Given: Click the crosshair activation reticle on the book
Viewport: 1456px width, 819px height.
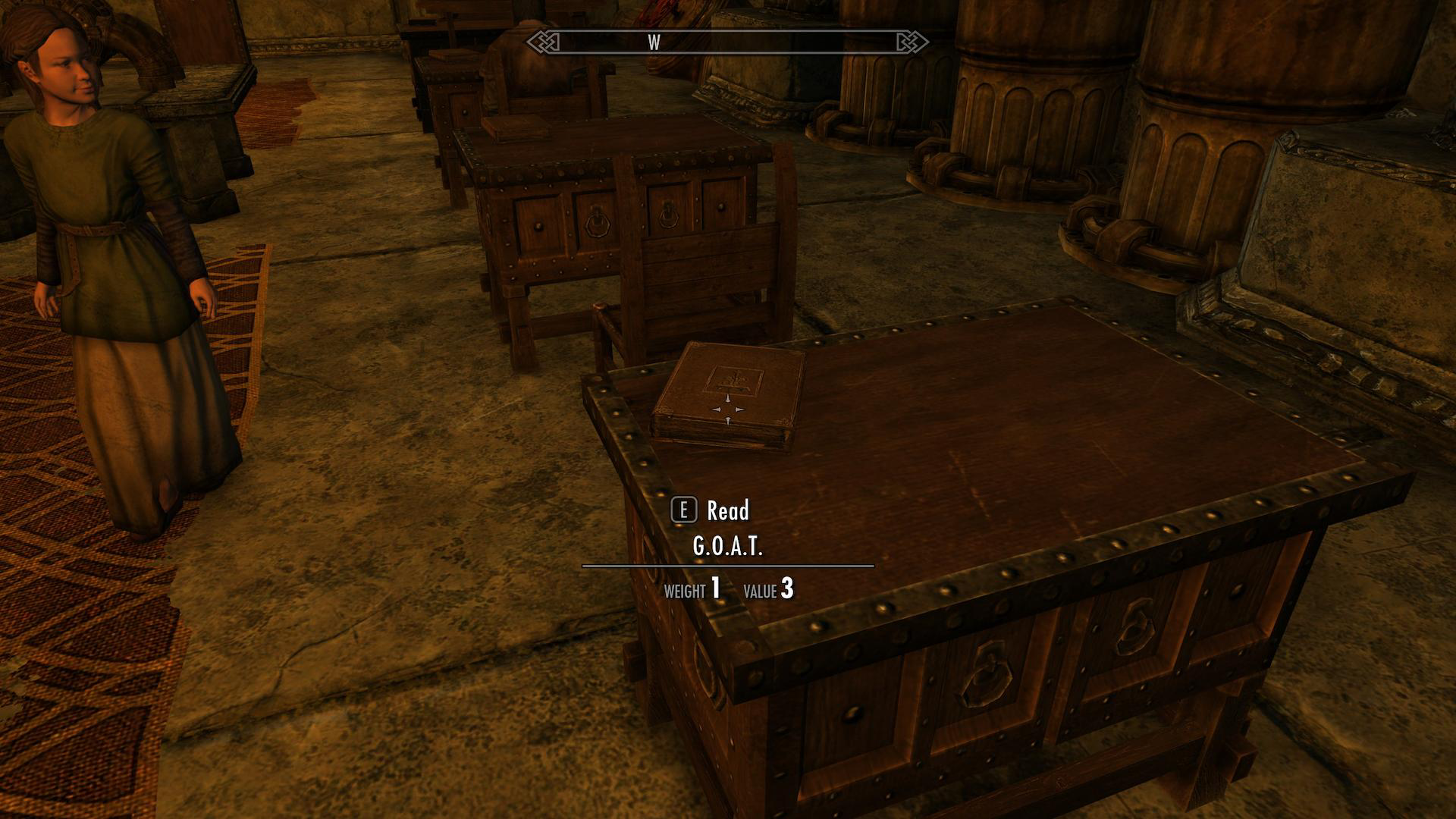Looking at the screenshot, I should coord(726,409).
